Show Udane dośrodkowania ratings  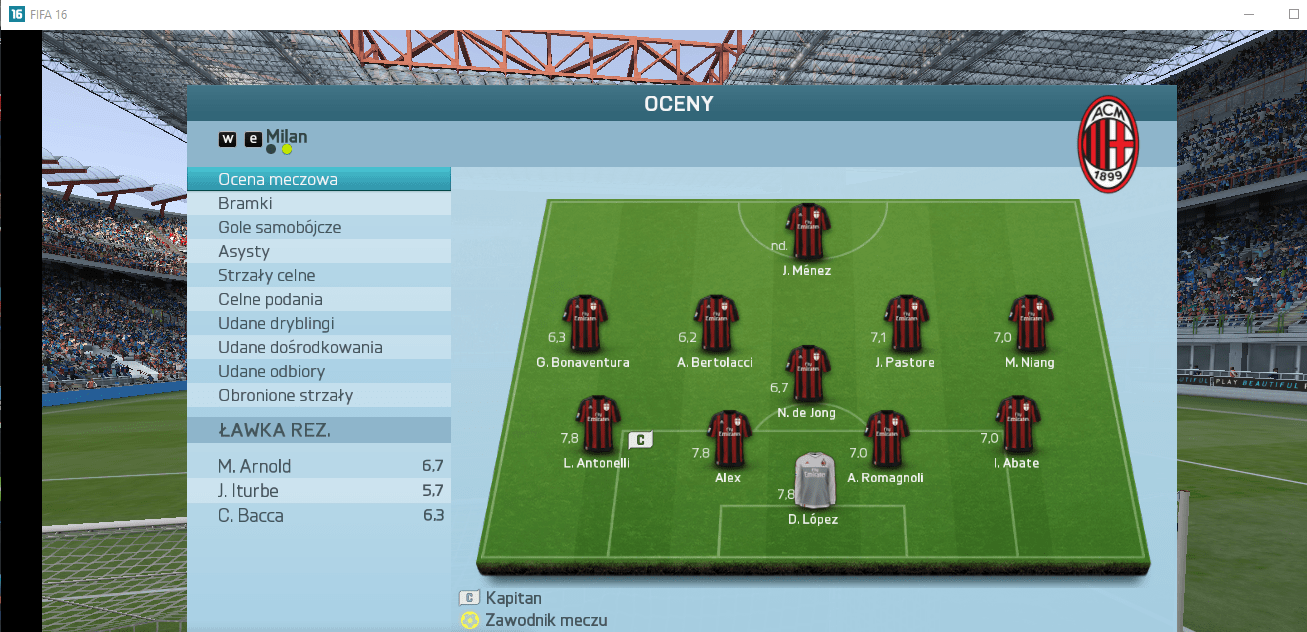coord(318,348)
